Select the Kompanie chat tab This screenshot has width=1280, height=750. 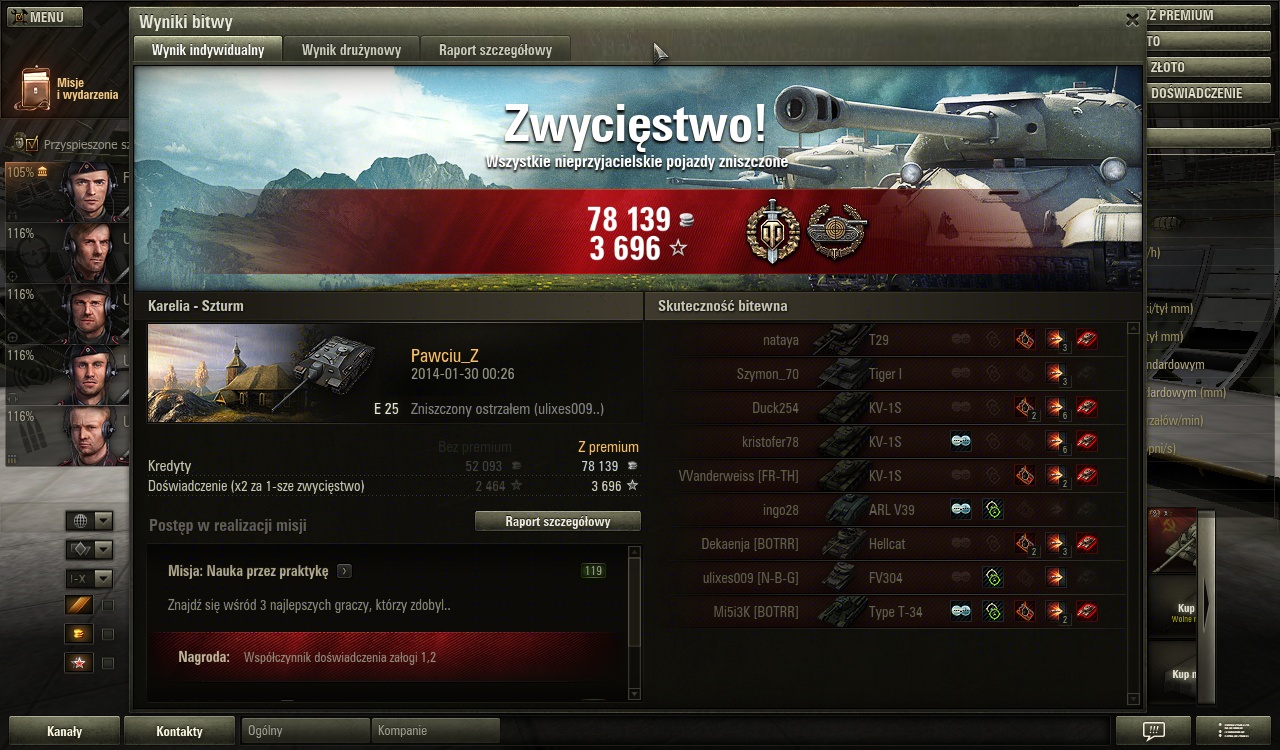coord(435,731)
